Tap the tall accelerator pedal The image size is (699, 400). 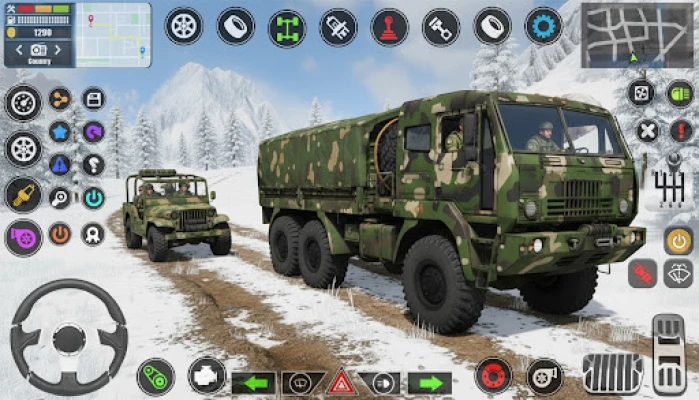(668, 354)
